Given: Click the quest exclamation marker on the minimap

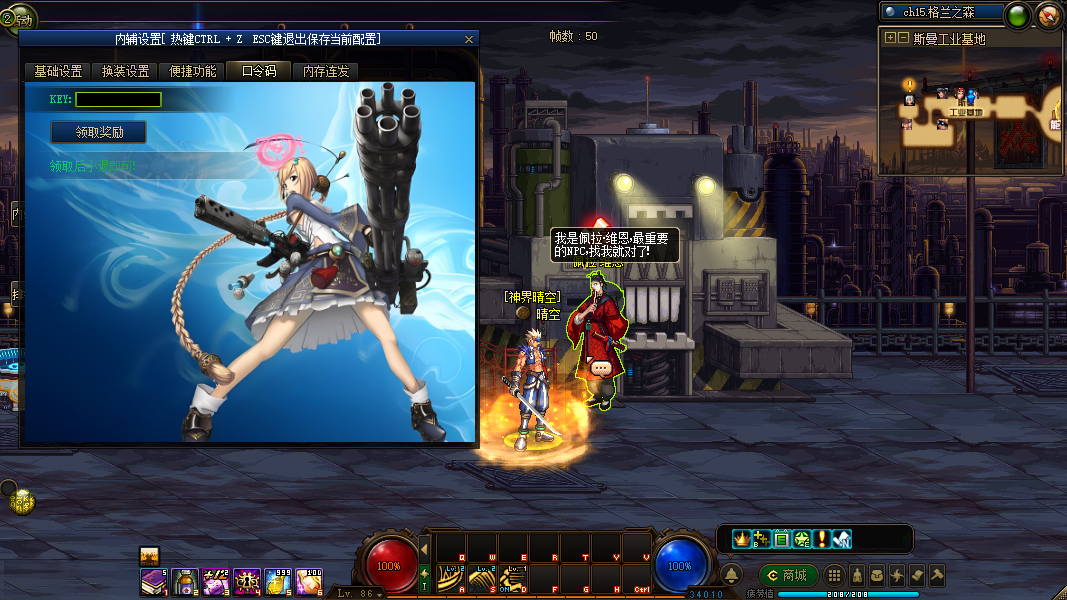Looking at the screenshot, I should coord(909,84).
